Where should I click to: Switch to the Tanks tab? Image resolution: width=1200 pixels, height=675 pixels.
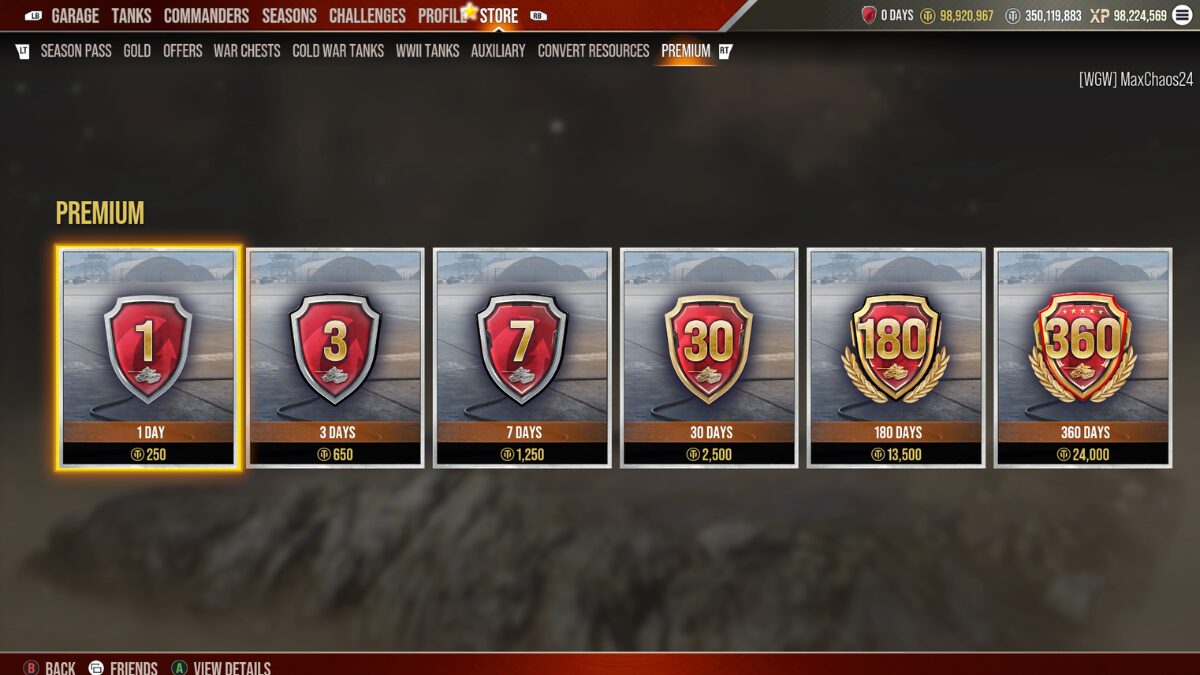click(x=131, y=16)
